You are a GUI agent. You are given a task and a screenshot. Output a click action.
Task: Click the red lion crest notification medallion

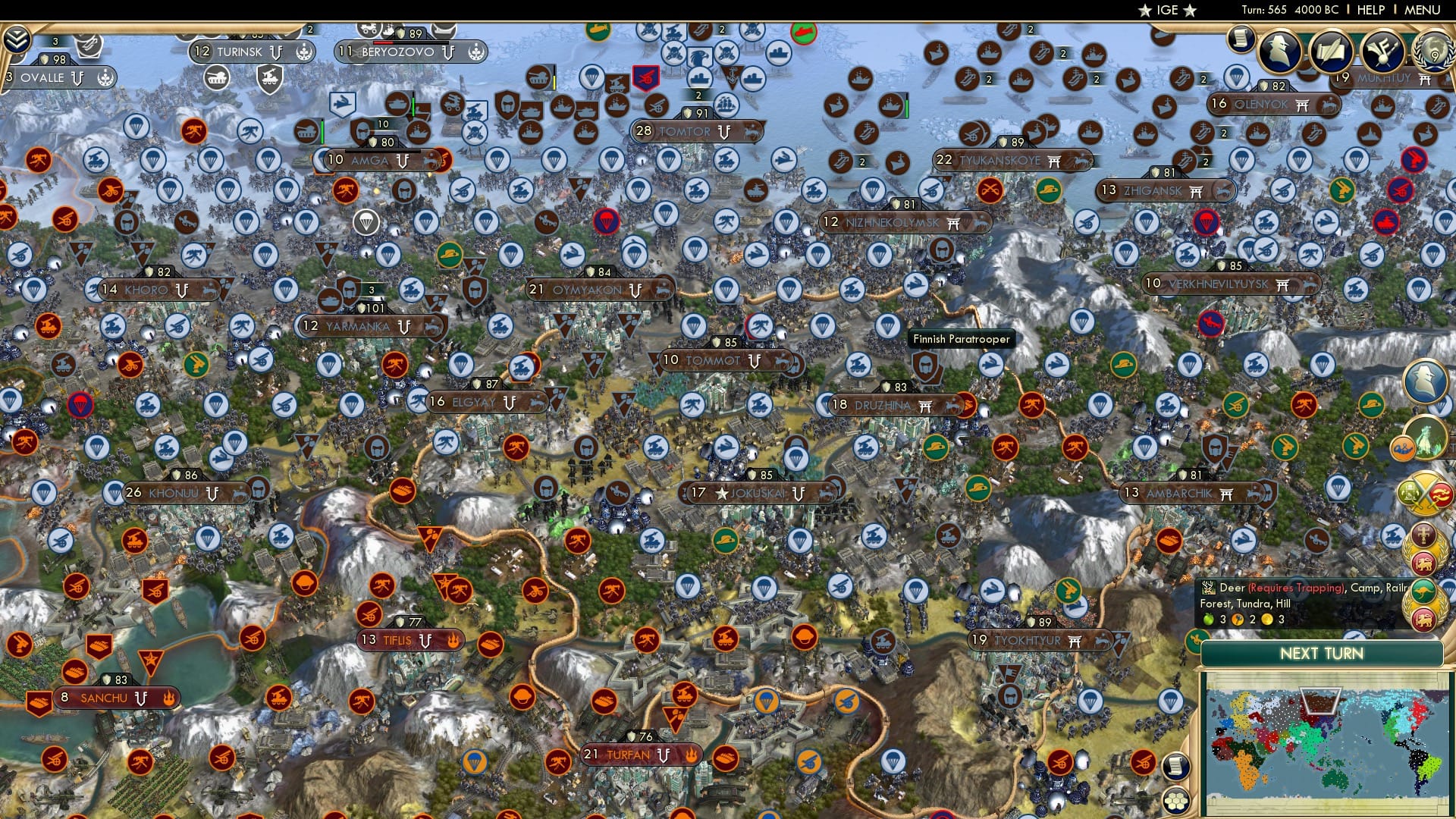tap(1423, 562)
